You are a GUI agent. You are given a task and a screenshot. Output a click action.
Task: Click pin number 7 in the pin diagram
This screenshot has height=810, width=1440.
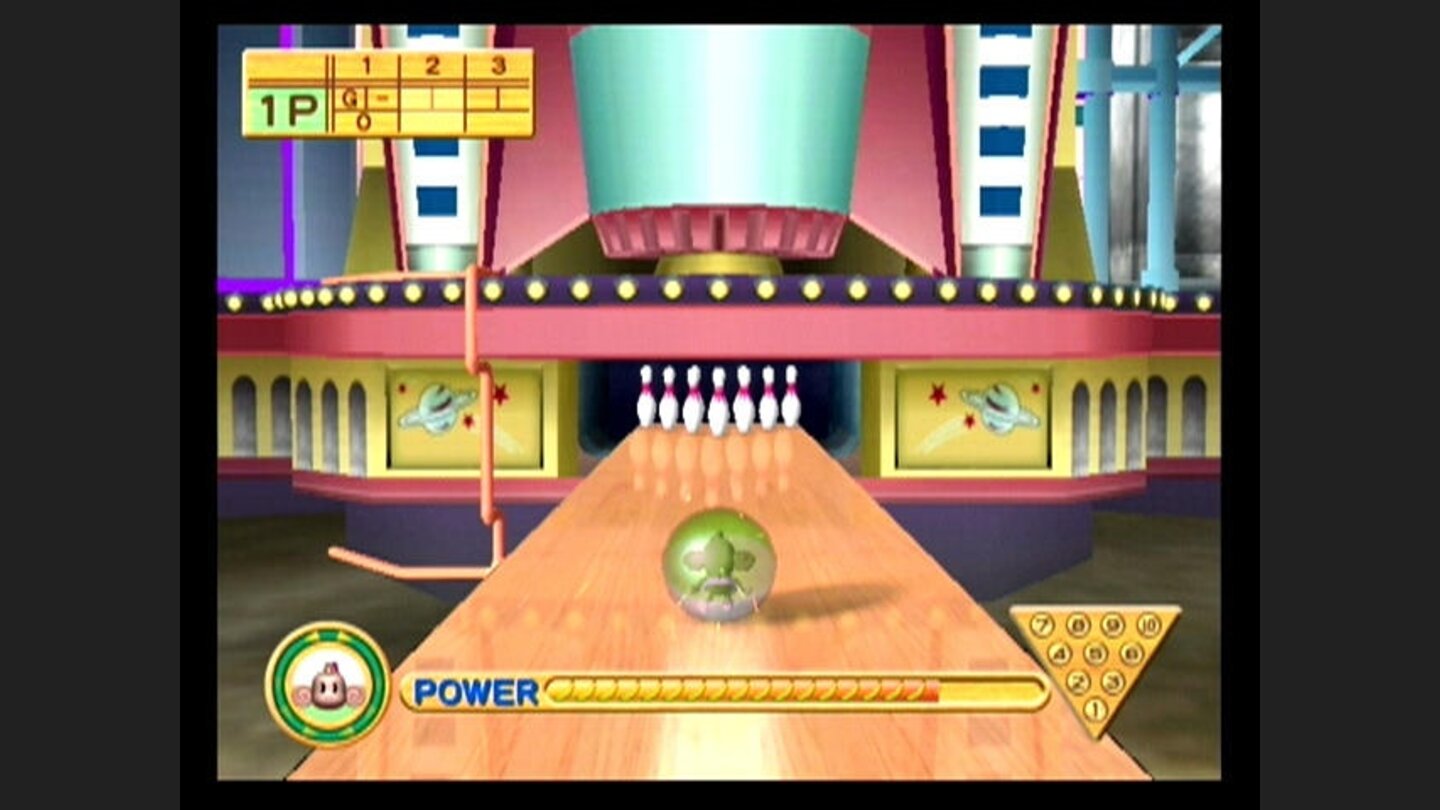[1043, 624]
